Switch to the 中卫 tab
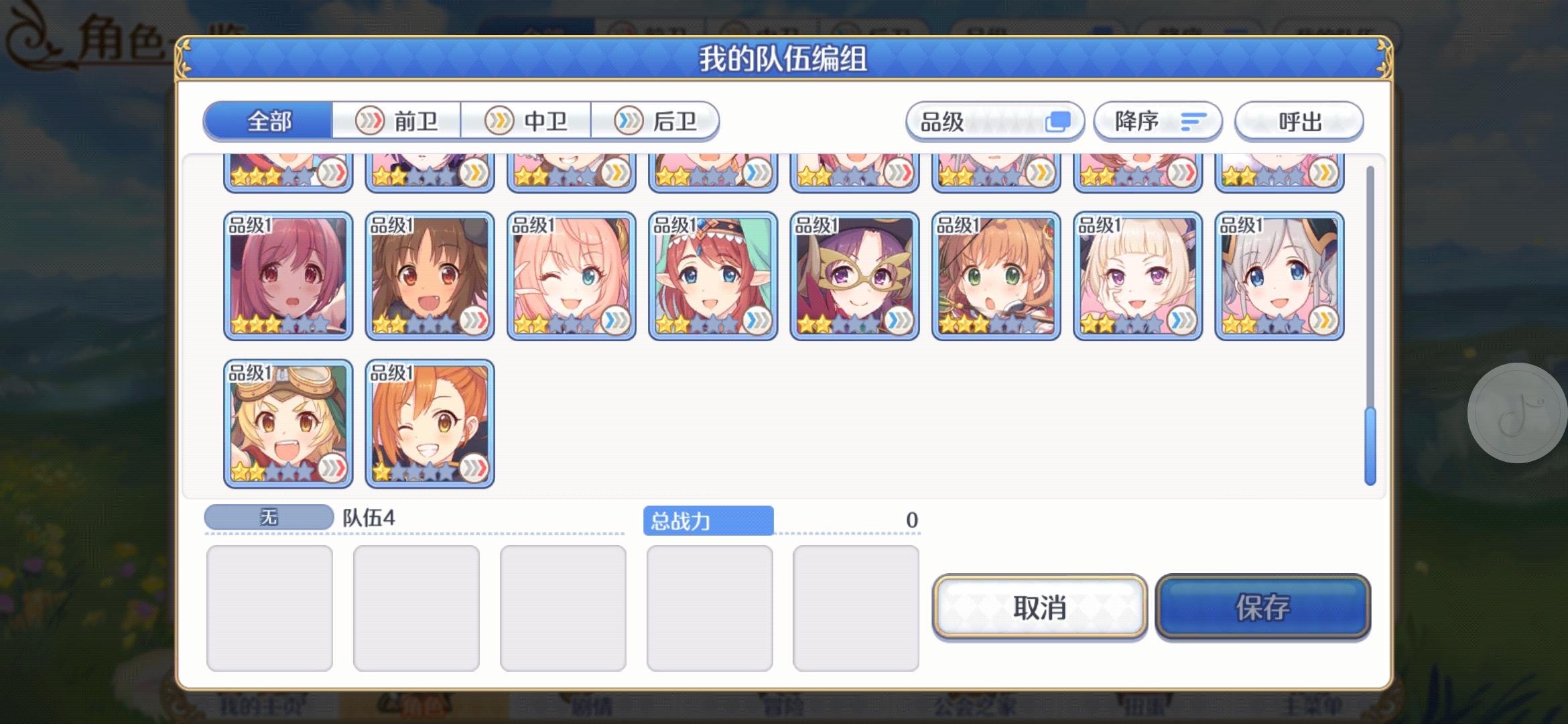 527,121
